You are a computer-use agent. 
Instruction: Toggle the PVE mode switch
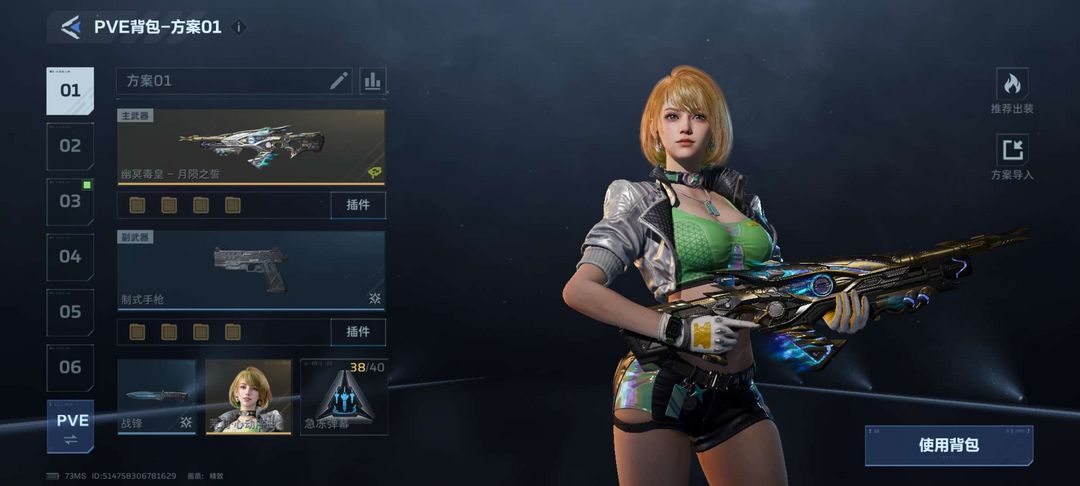point(72,427)
